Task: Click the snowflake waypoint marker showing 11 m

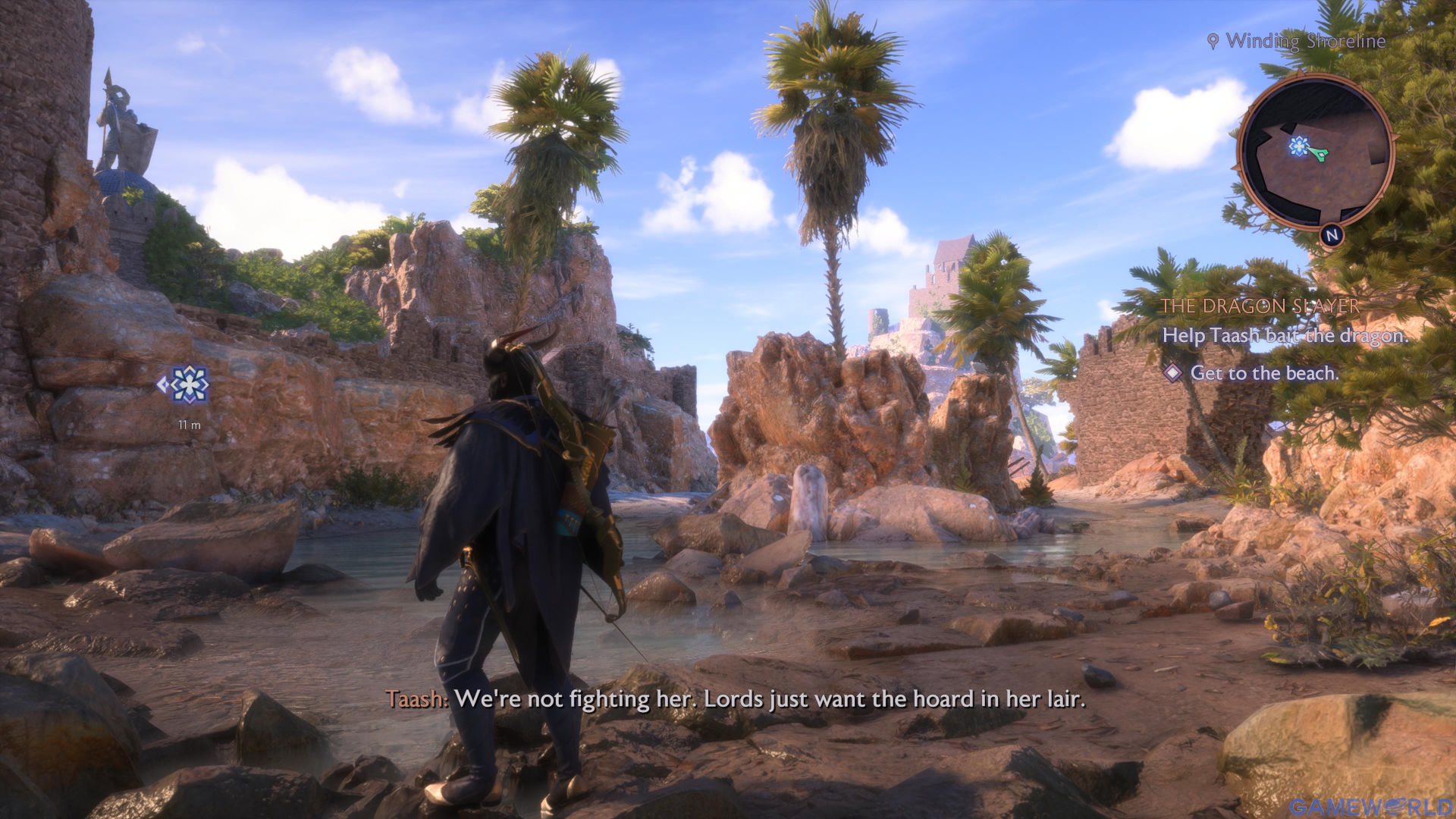Action: [x=188, y=385]
